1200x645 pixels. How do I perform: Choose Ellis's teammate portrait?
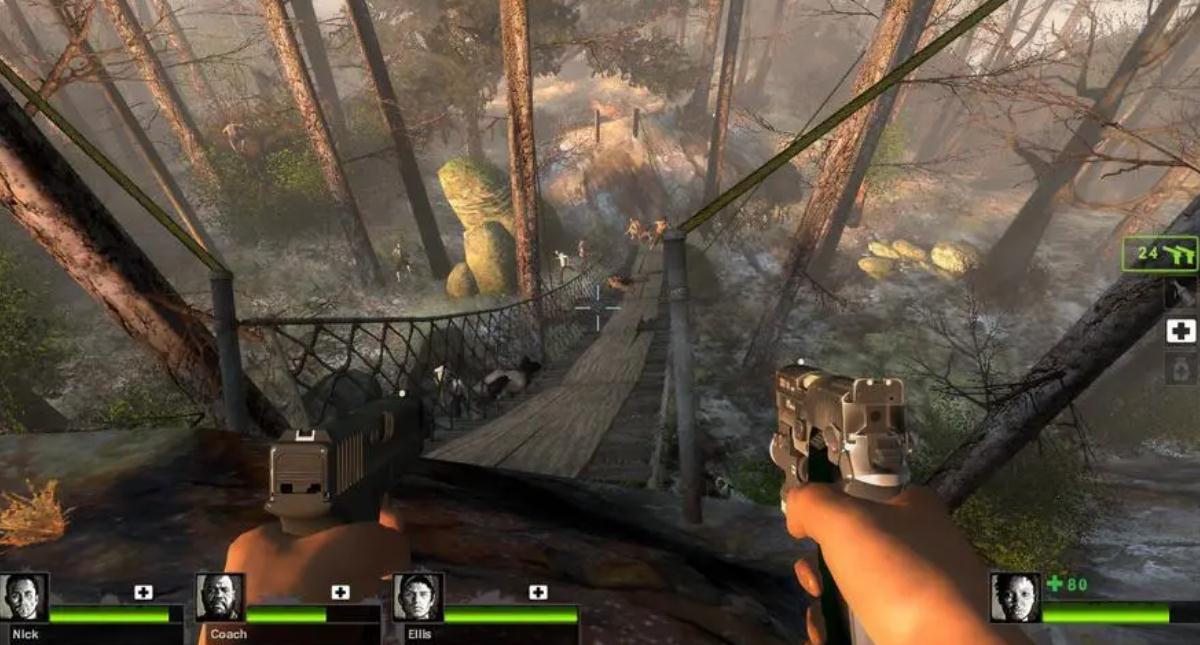tap(417, 597)
